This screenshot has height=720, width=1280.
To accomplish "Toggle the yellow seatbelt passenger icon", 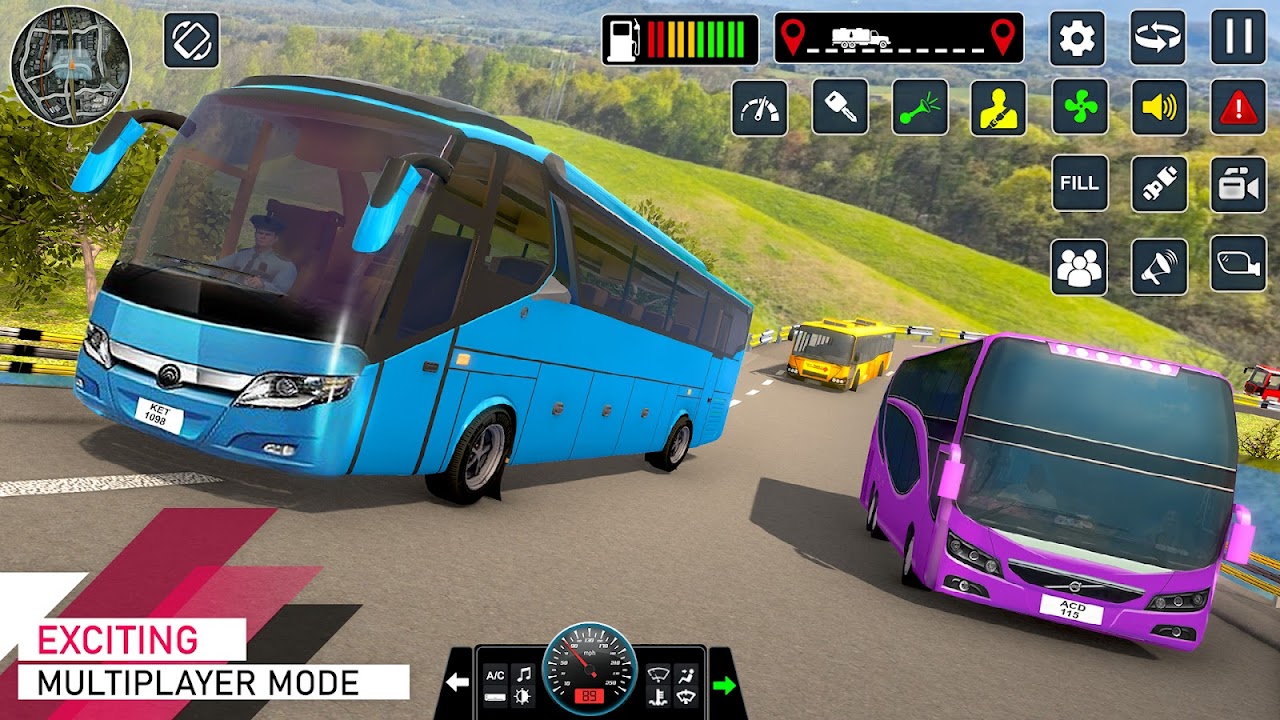I will click(x=998, y=107).
